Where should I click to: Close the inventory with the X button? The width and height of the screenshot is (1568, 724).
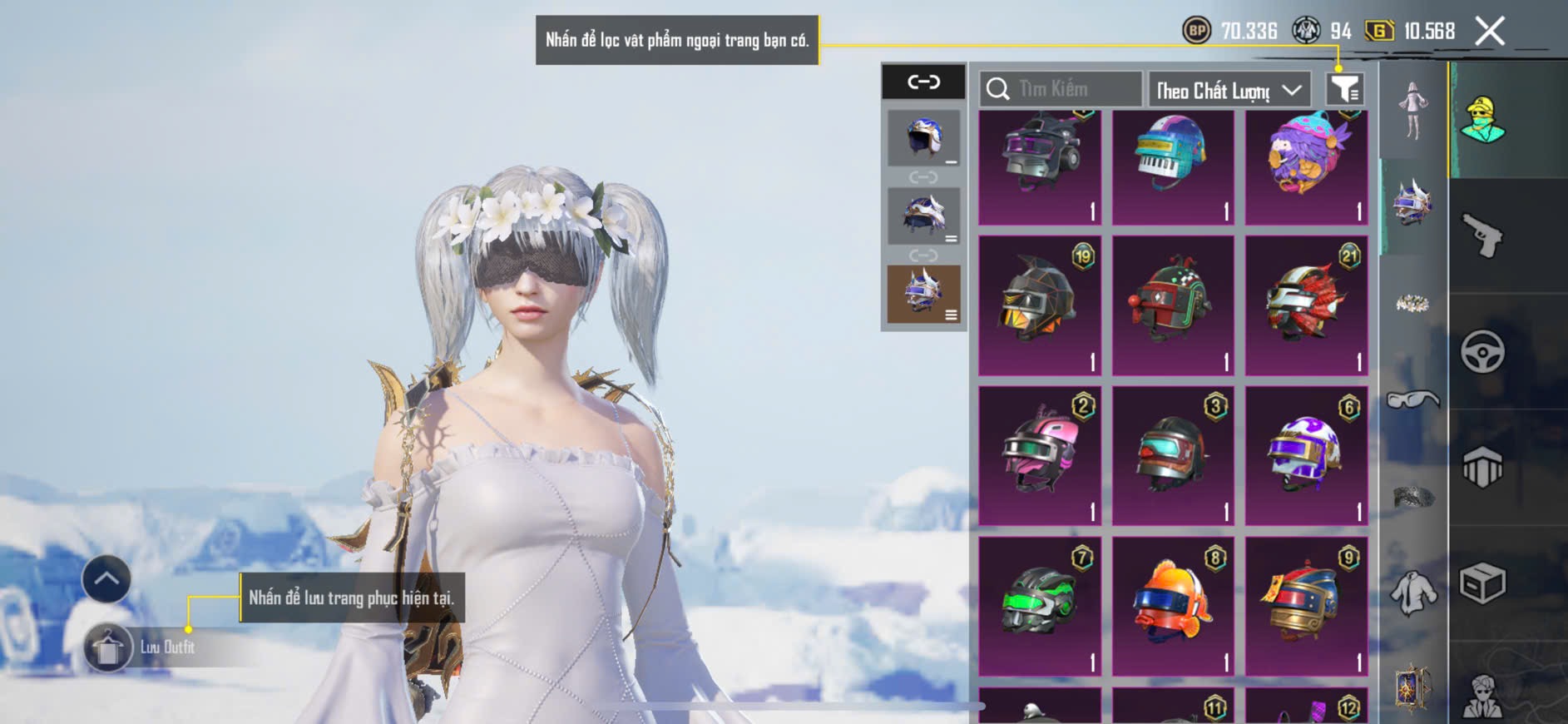[x=1489, y=32]
